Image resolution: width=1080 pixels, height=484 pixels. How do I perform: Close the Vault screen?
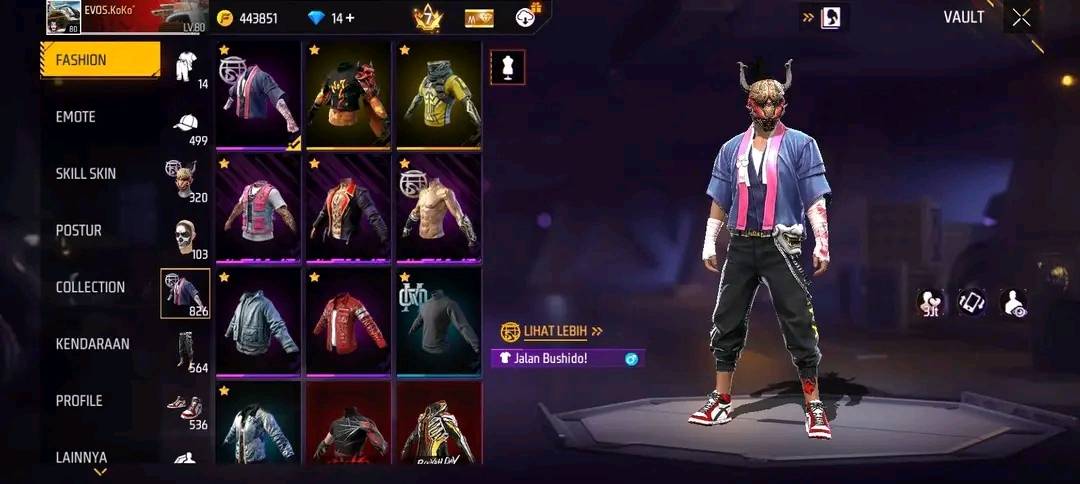tap(1021, 17)
